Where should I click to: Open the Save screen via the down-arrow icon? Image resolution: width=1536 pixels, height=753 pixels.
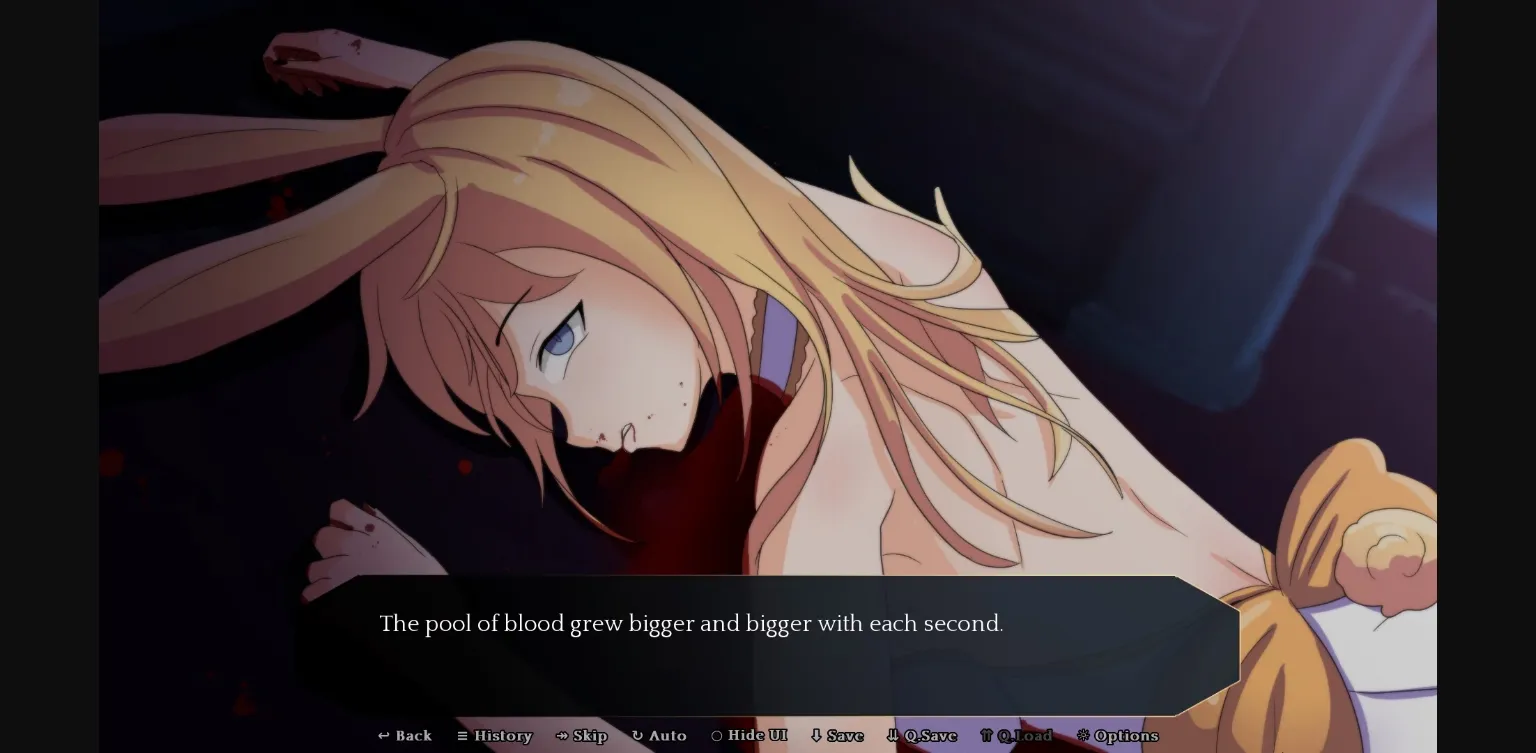click(818, 736)
